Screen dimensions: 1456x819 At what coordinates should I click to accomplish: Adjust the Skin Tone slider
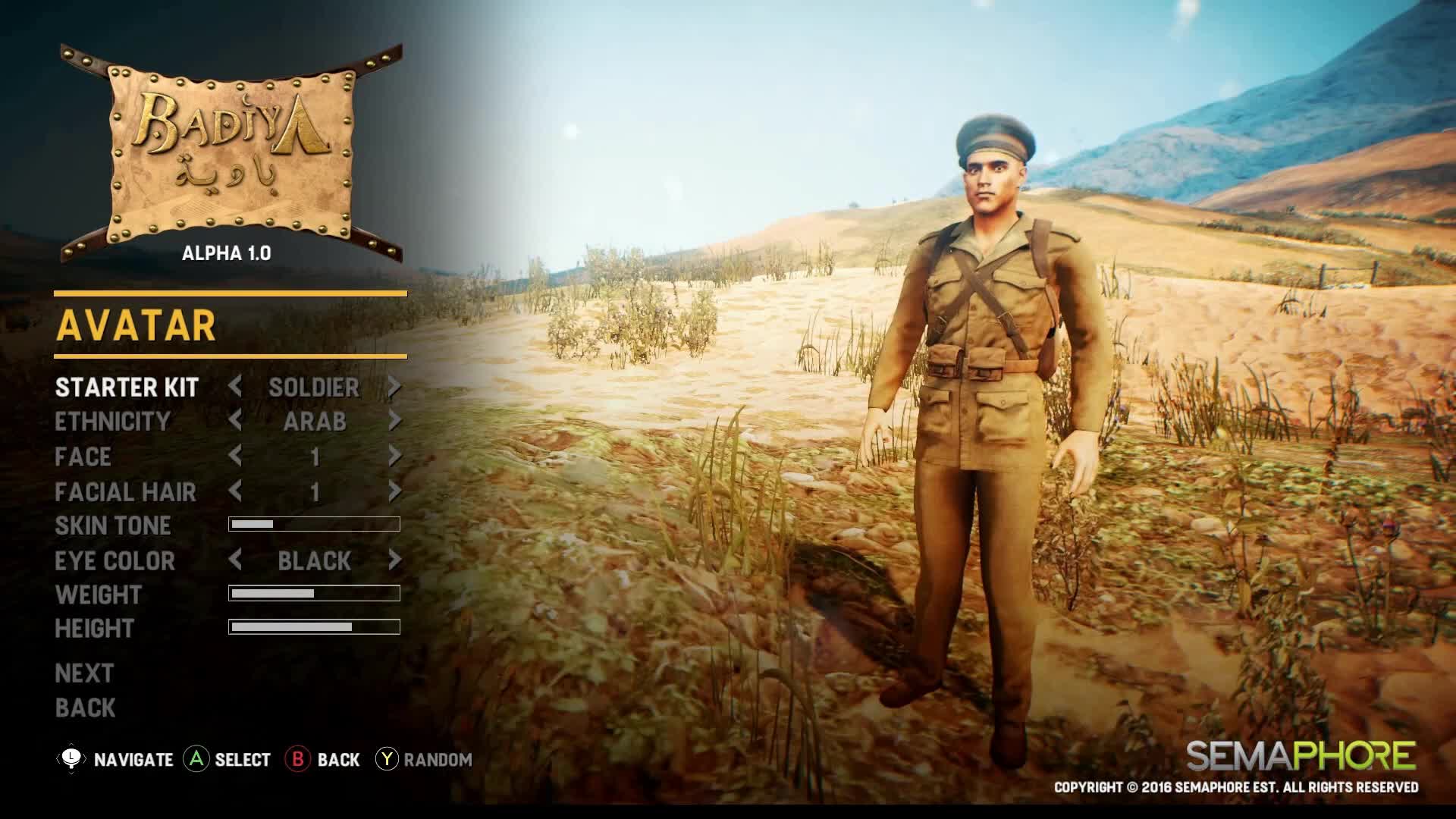click(x=314, y=524)
